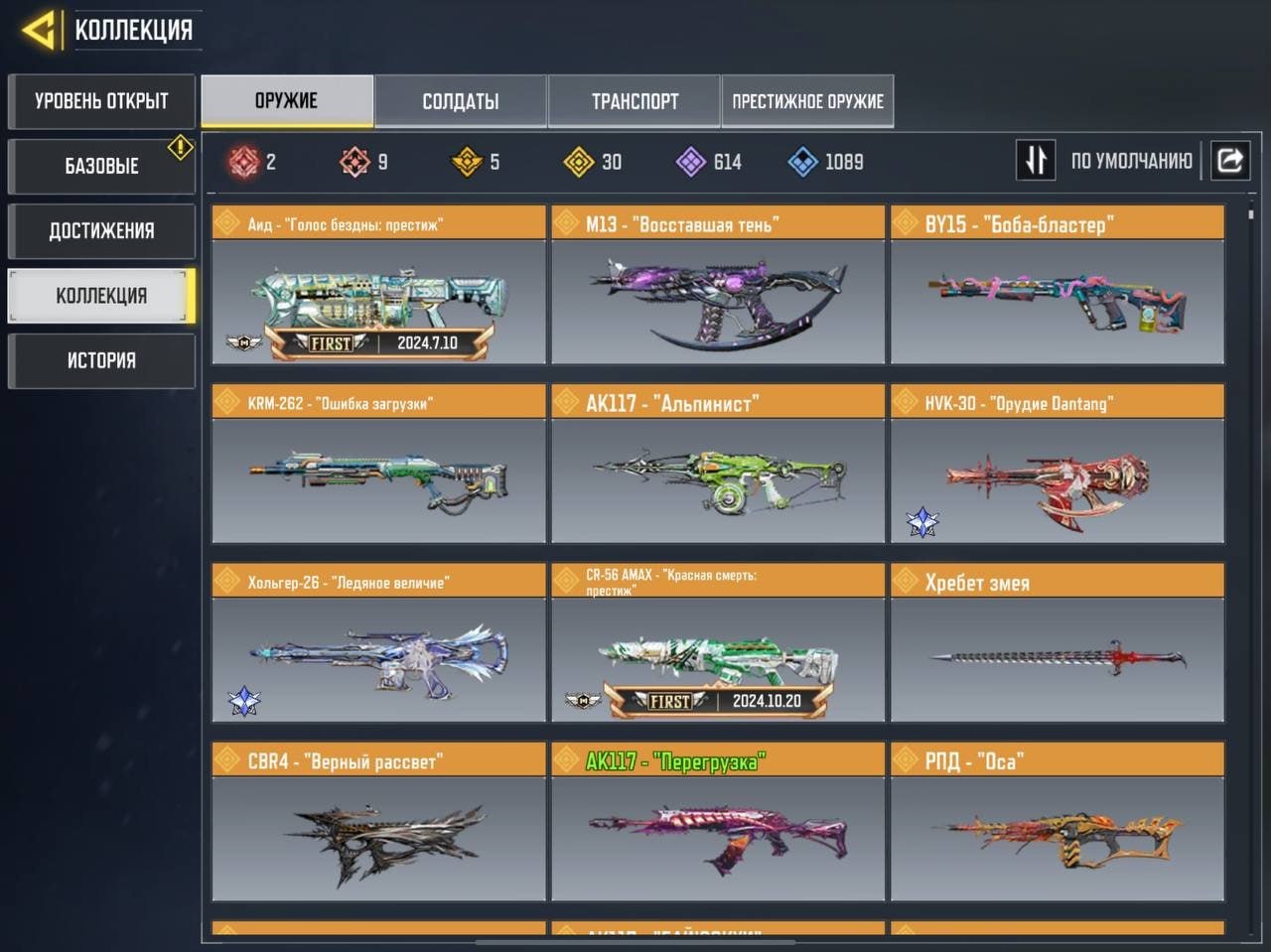
Task: Open the ДОСТИЖЕНИЯ menu entry
Action: [101, 231]
